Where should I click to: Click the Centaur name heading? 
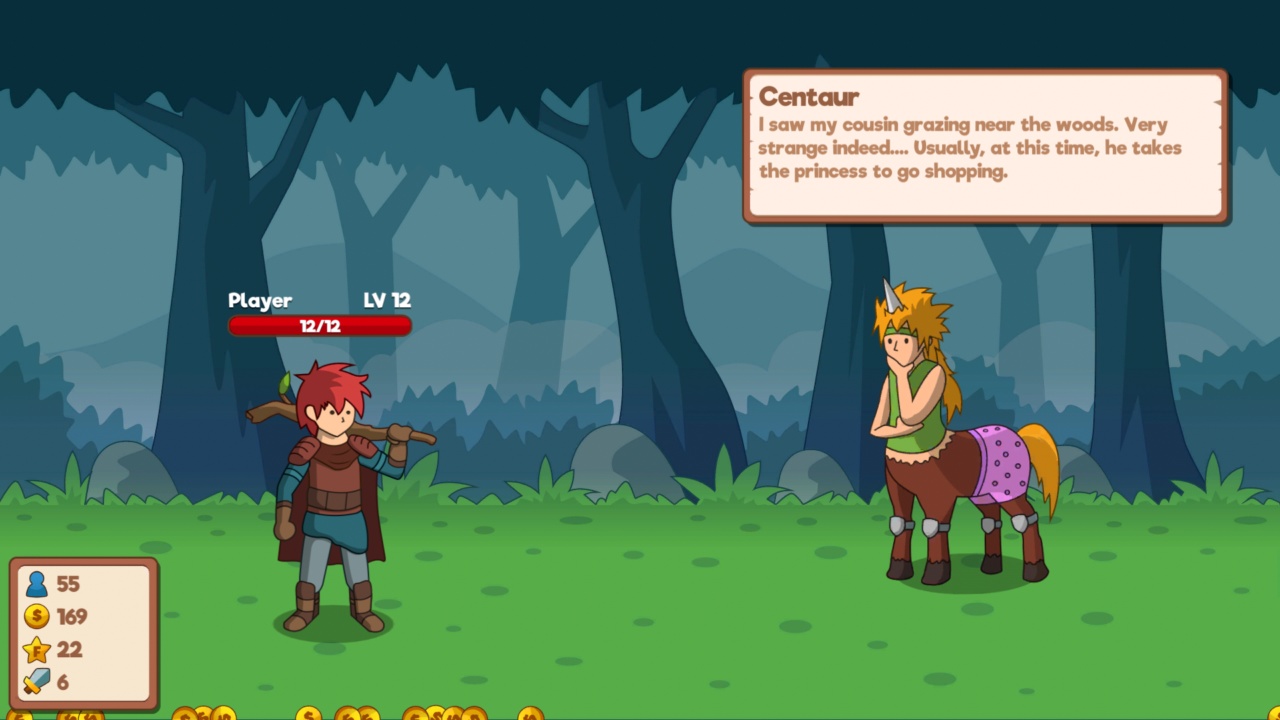(808, 97)
